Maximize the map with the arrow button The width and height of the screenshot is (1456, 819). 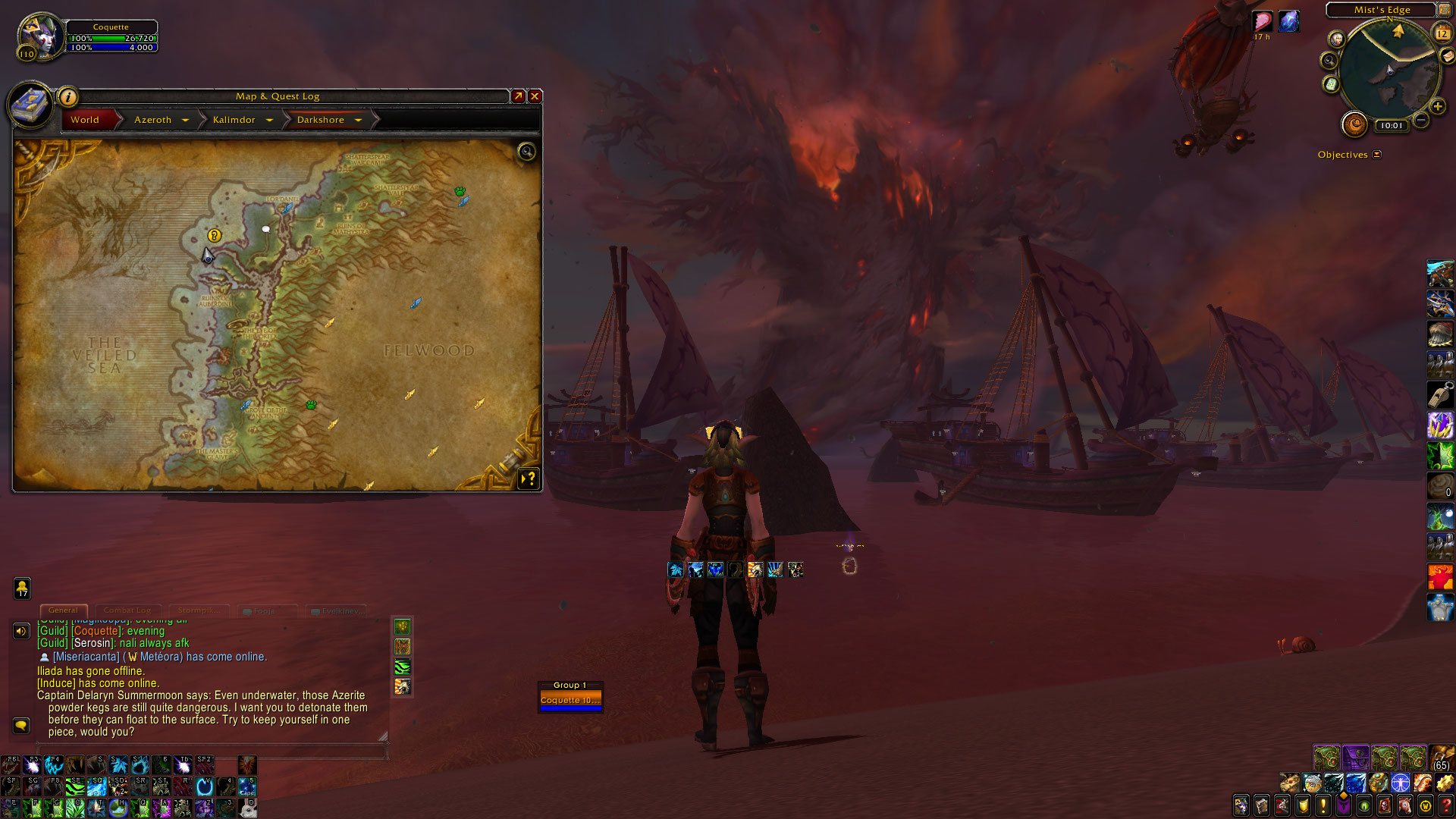tap(518, 96)
